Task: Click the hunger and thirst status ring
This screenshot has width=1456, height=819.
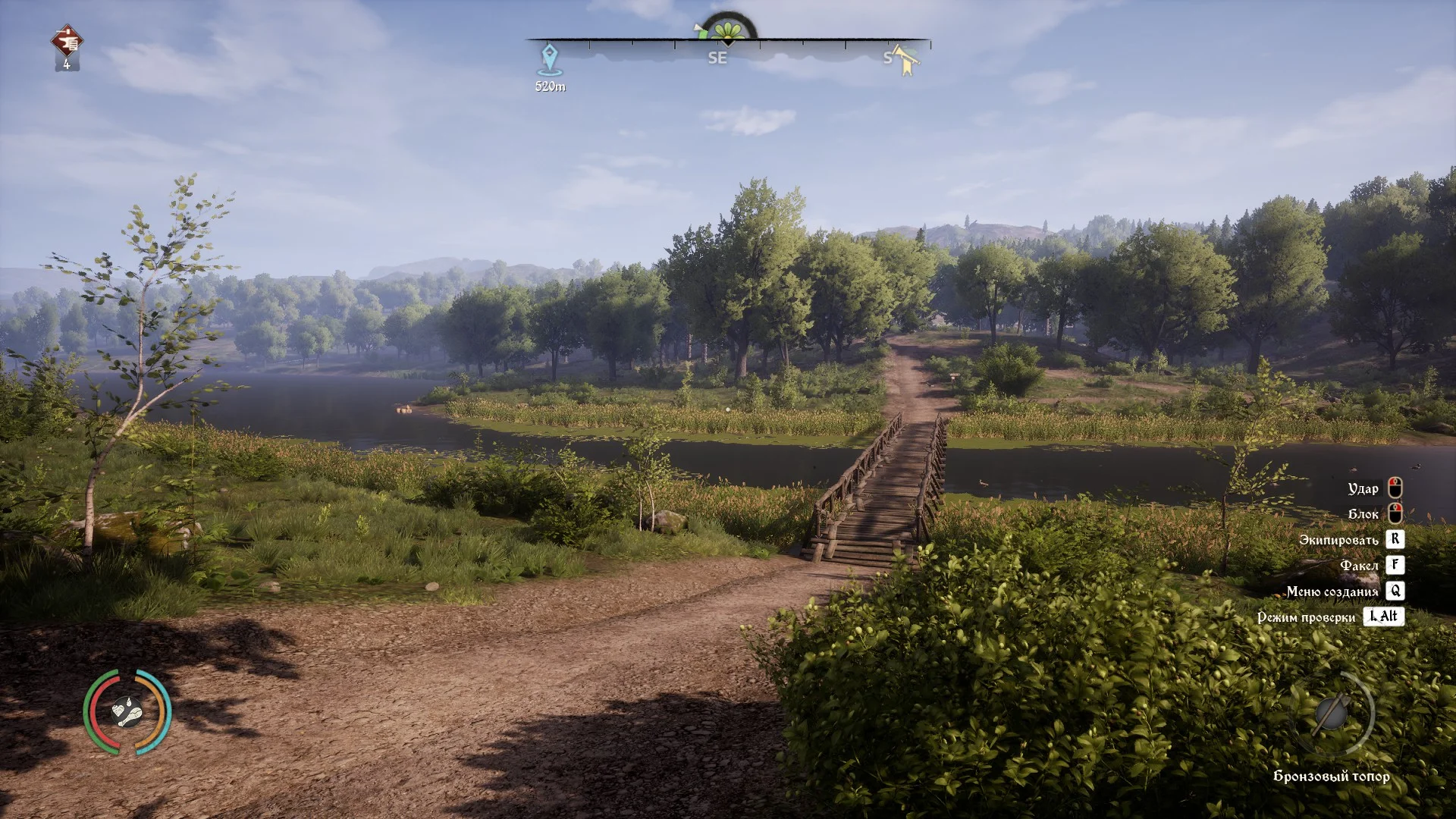Action: click(127, 711)
